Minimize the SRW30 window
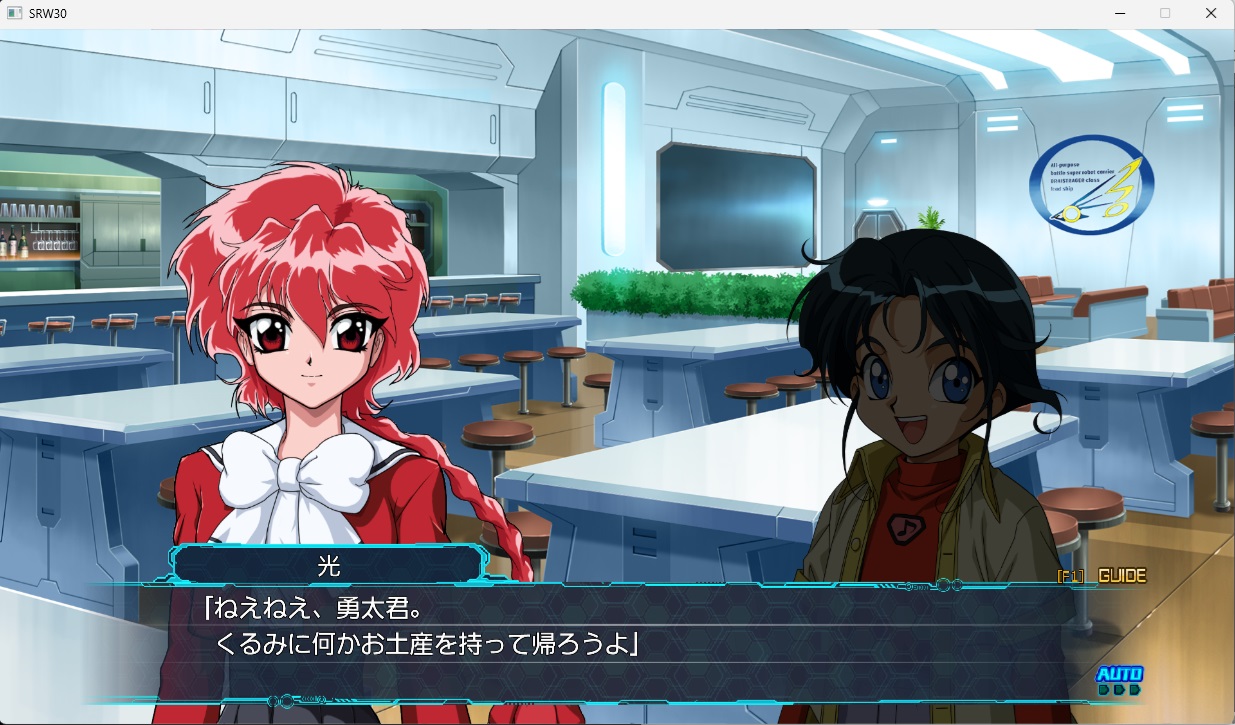Screen dimensions: 1235x725 click(x=1119, y=13)
